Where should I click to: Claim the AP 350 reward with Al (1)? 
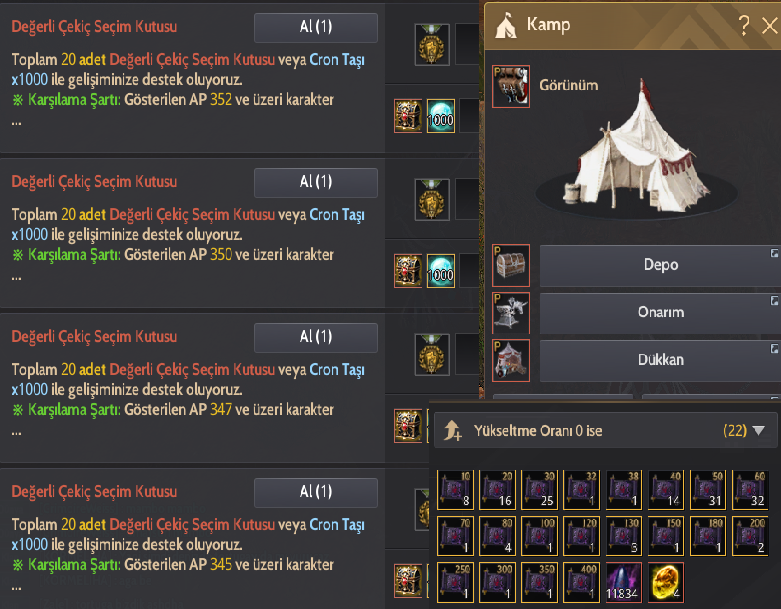click(x=315, y=183)
